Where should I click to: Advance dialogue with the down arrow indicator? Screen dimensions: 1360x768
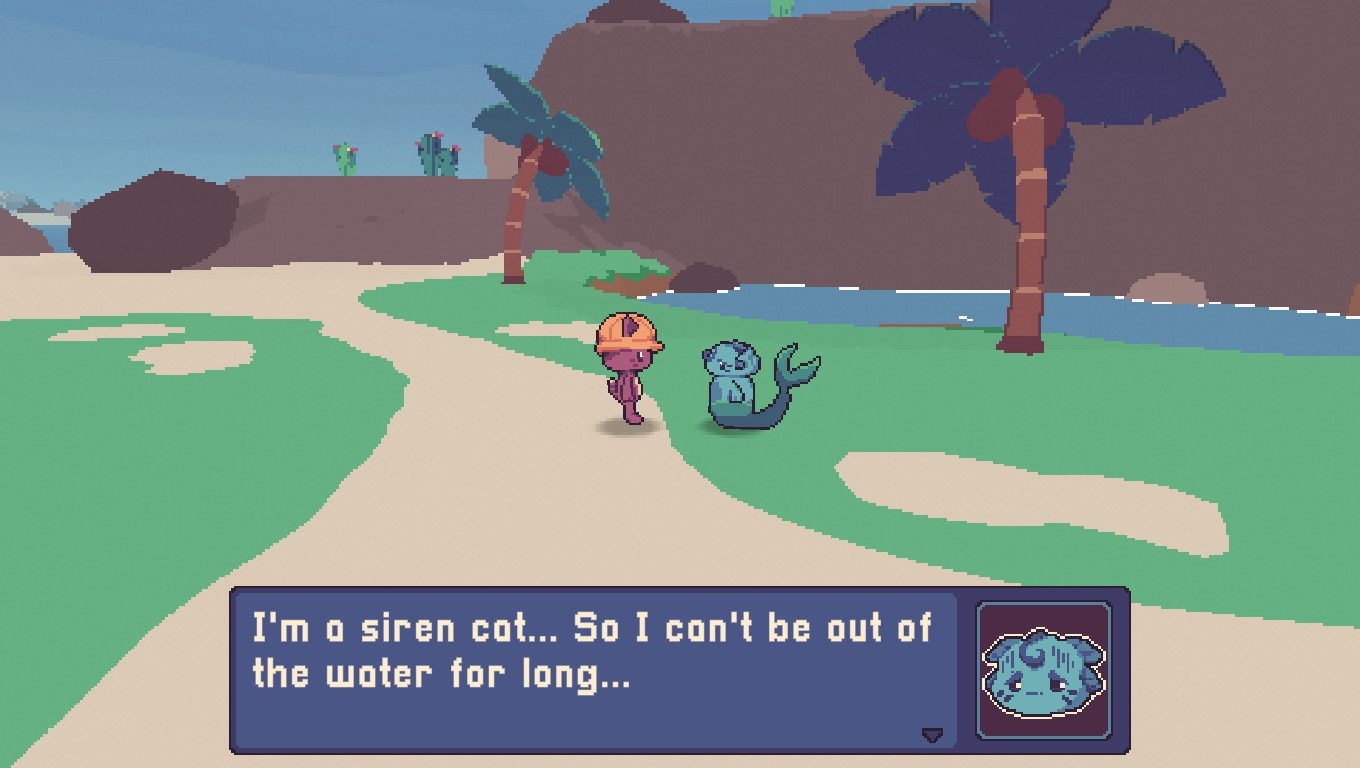[932, 735]
